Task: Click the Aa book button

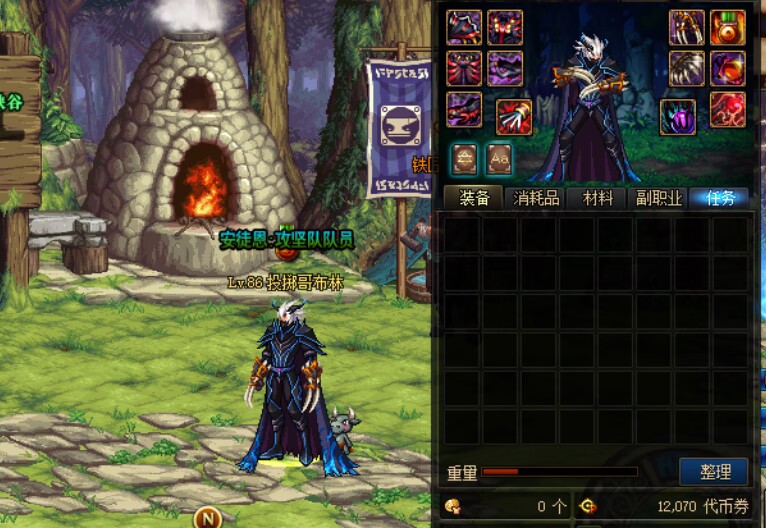Action: coord(499,158)
